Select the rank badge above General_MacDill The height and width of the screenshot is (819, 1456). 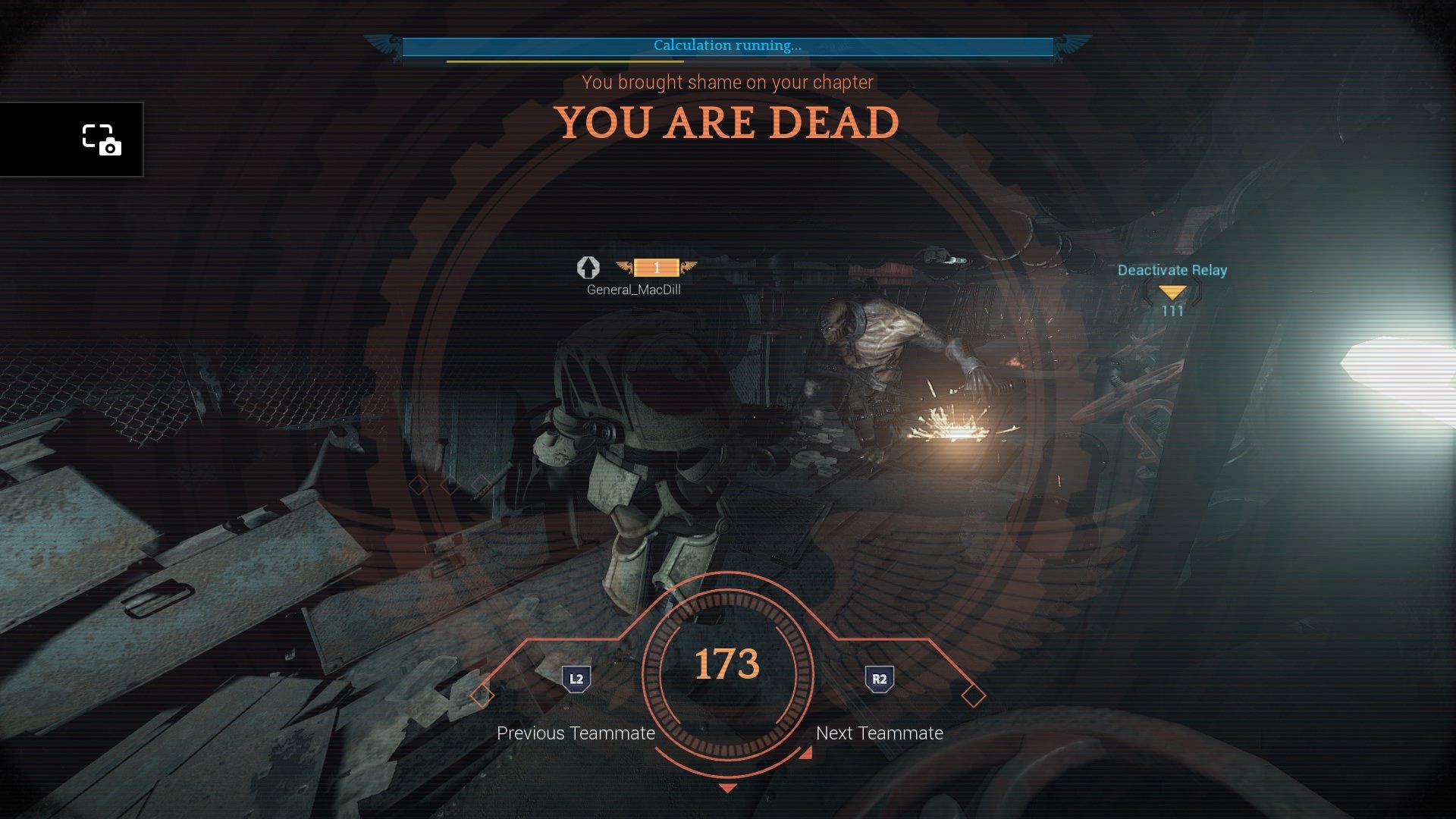[x=656, y=267]
